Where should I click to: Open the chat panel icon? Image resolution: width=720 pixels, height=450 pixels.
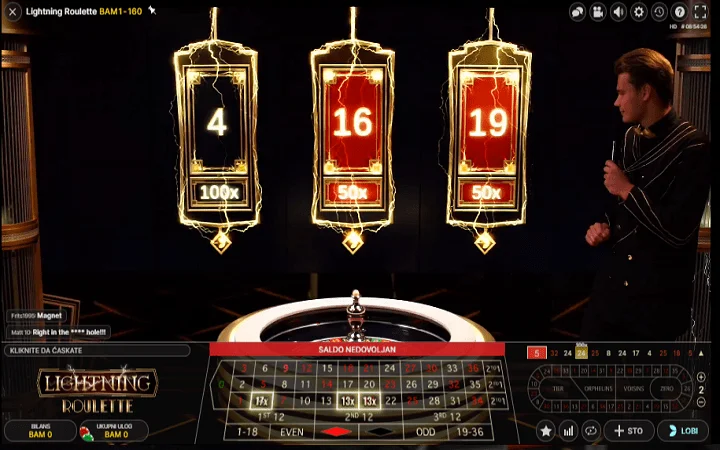click(578, 12)
